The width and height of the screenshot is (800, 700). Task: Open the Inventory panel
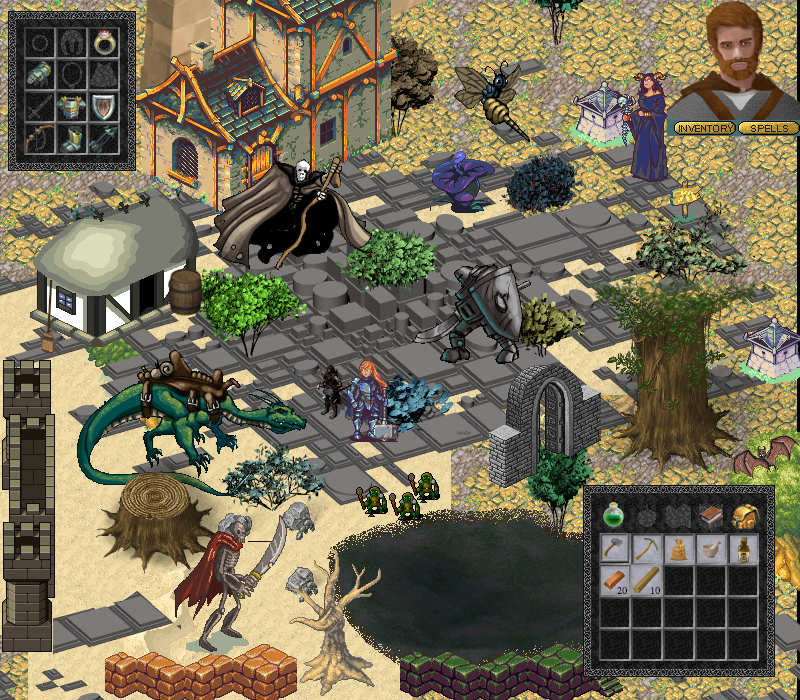[705, 128]
